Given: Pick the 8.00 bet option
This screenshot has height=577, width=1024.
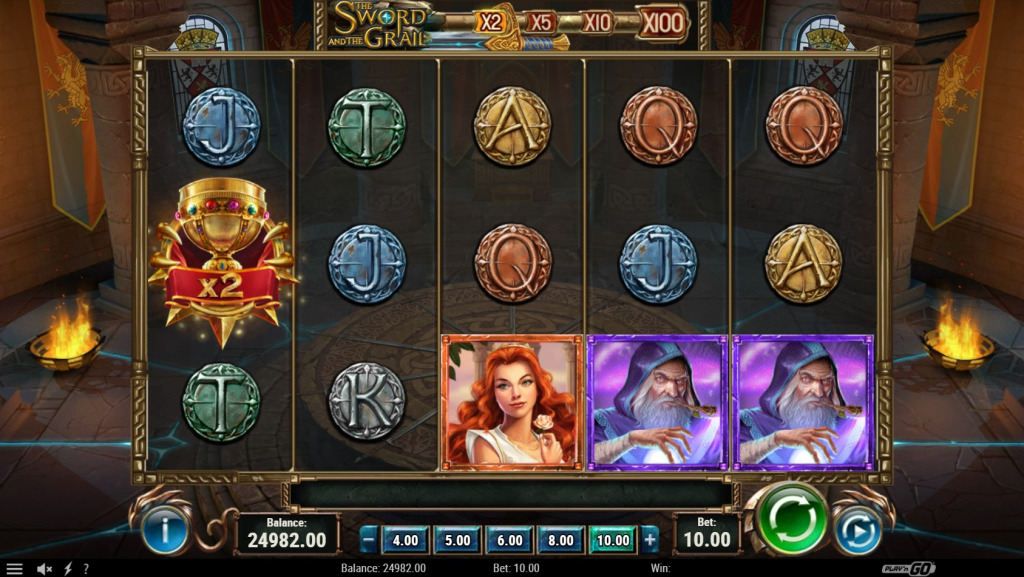Looking at the screenshot, I should point(561,540).
